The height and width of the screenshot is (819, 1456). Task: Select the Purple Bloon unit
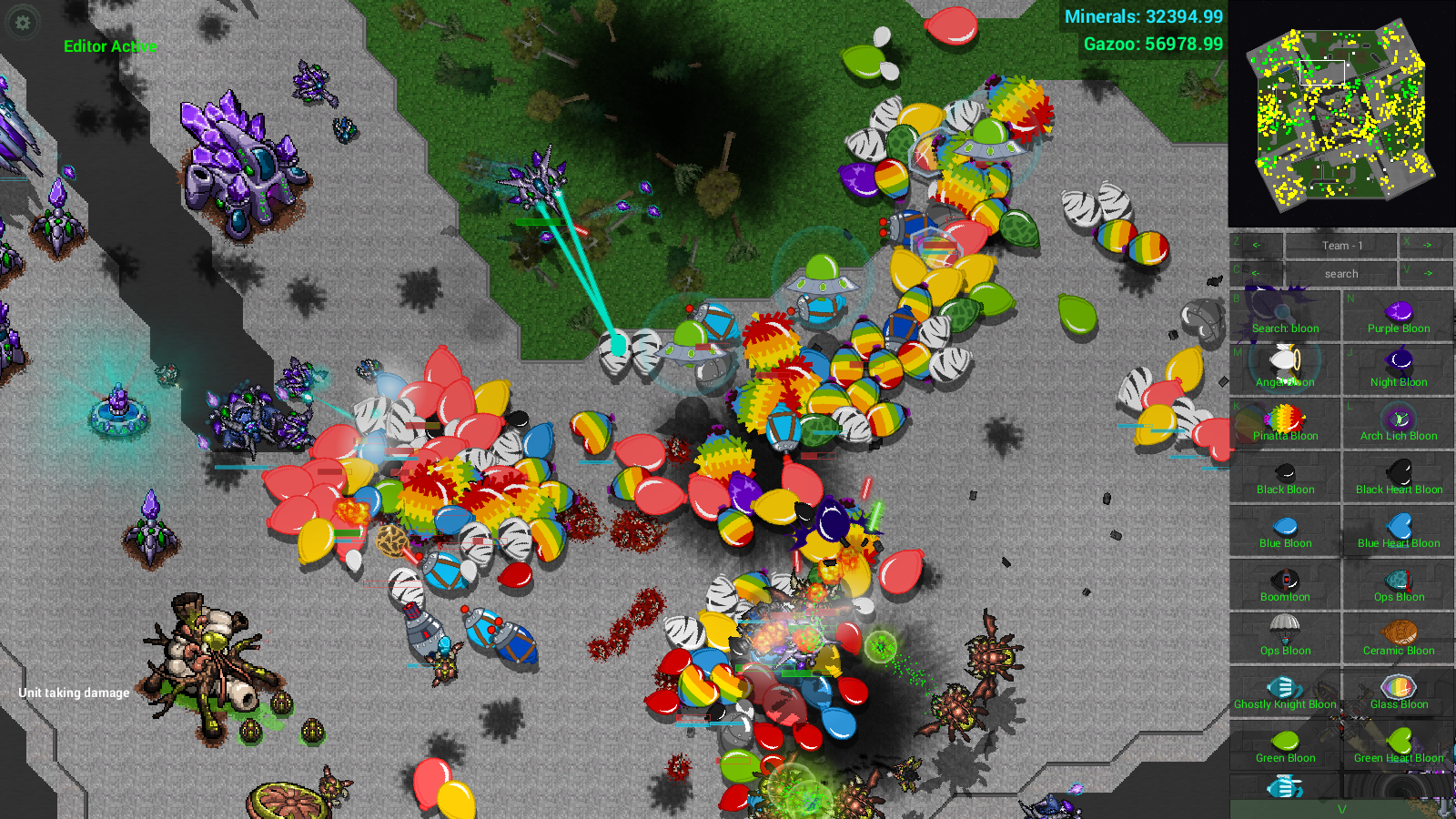(x=1399, y=317)
